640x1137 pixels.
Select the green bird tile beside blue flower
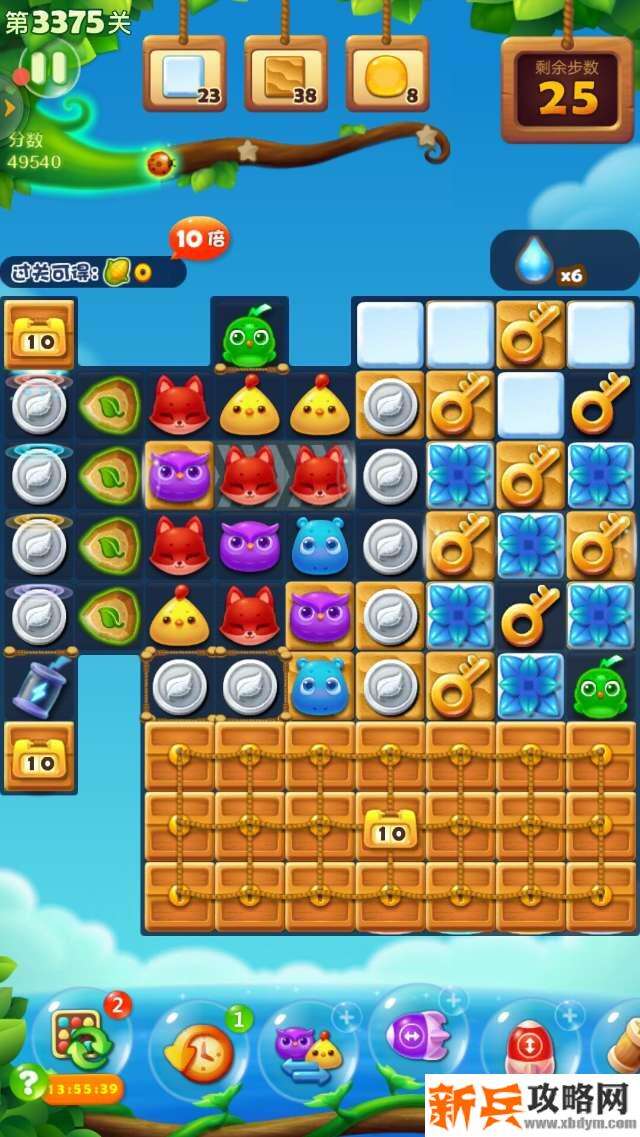(600, 687)
